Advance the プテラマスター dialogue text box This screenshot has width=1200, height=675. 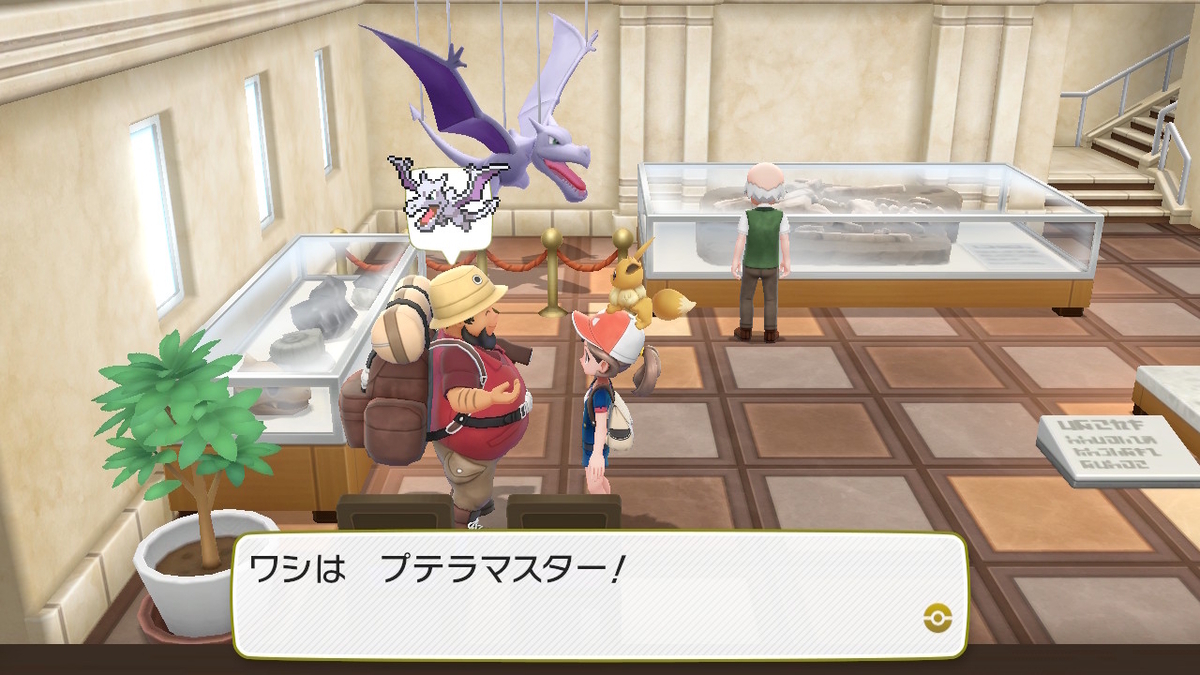click(x=598, y=594)
